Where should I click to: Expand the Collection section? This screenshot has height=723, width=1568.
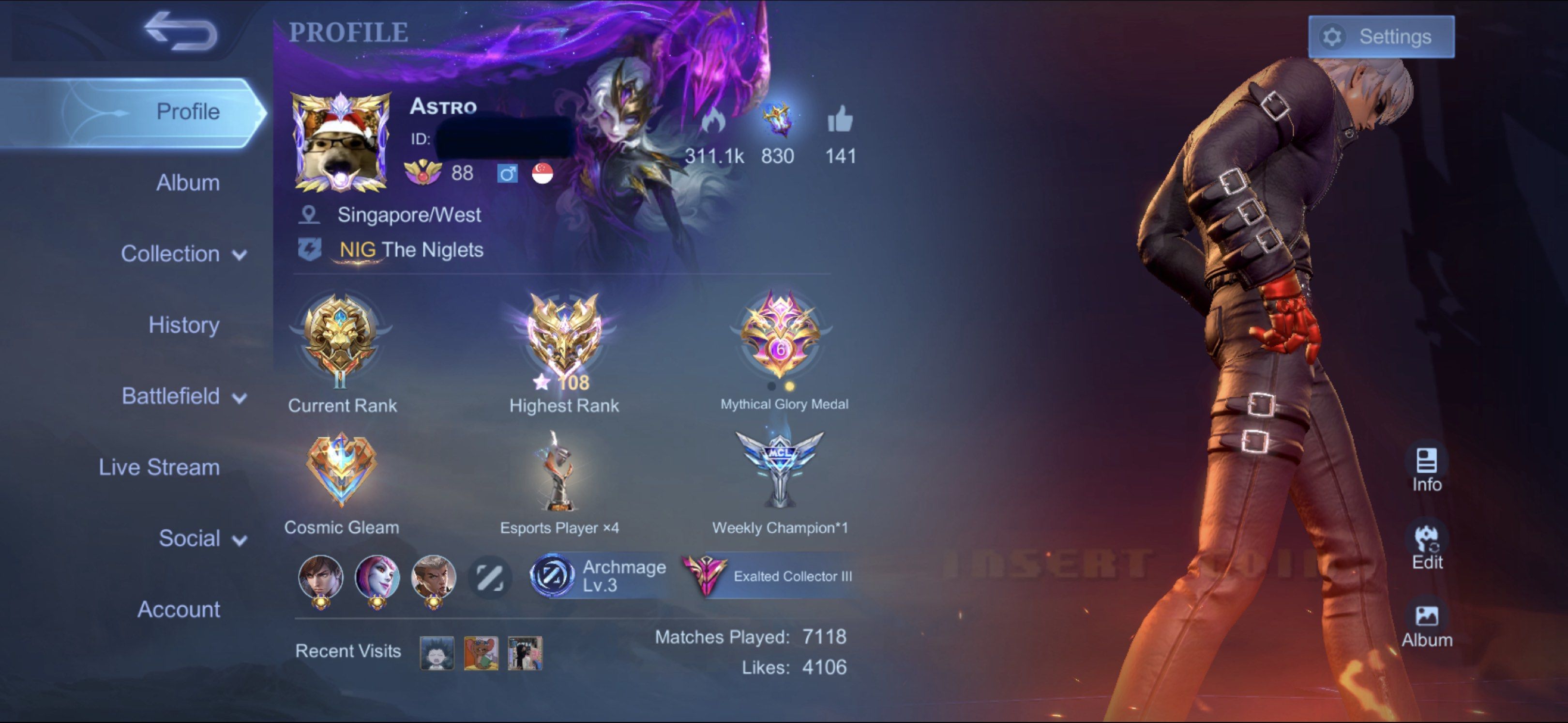click(183, 254)
